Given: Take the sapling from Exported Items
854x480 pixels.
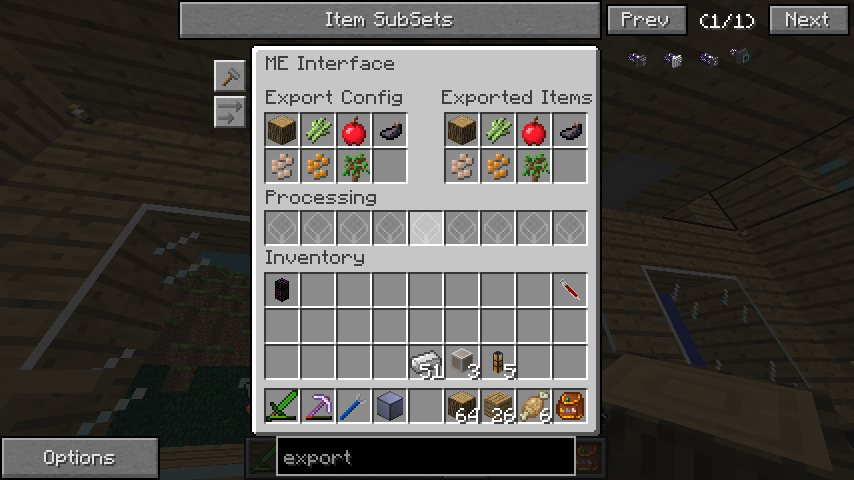Looking at the screenshot, I should [x=534, y=166].
